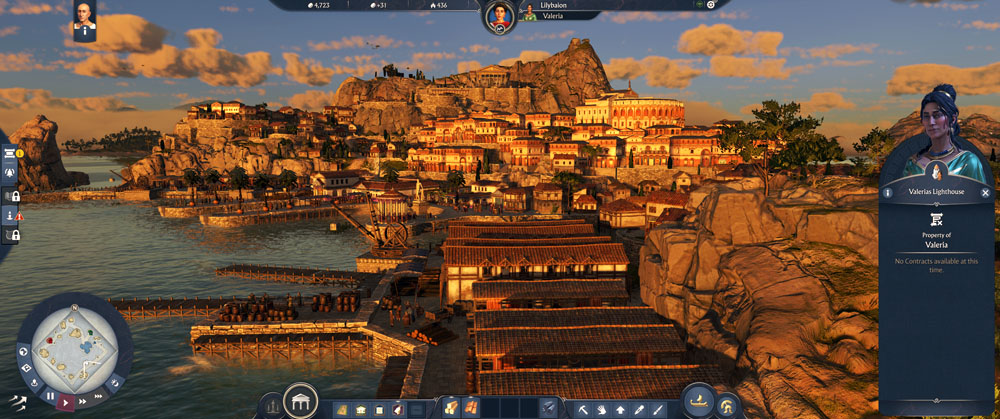Click the bald advisor portrait notification
Screen dimensions: 1000x419
pos(84,17)
